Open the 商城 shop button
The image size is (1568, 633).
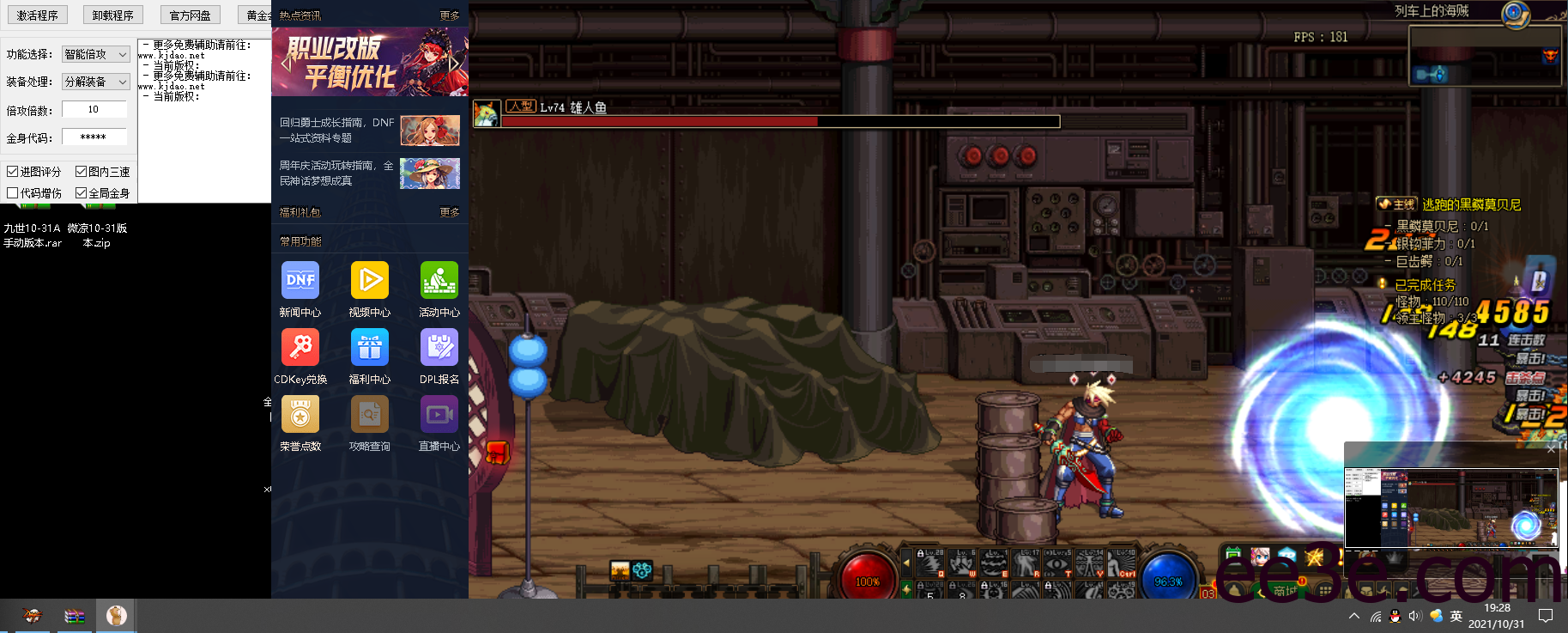tap(1284, 590)
